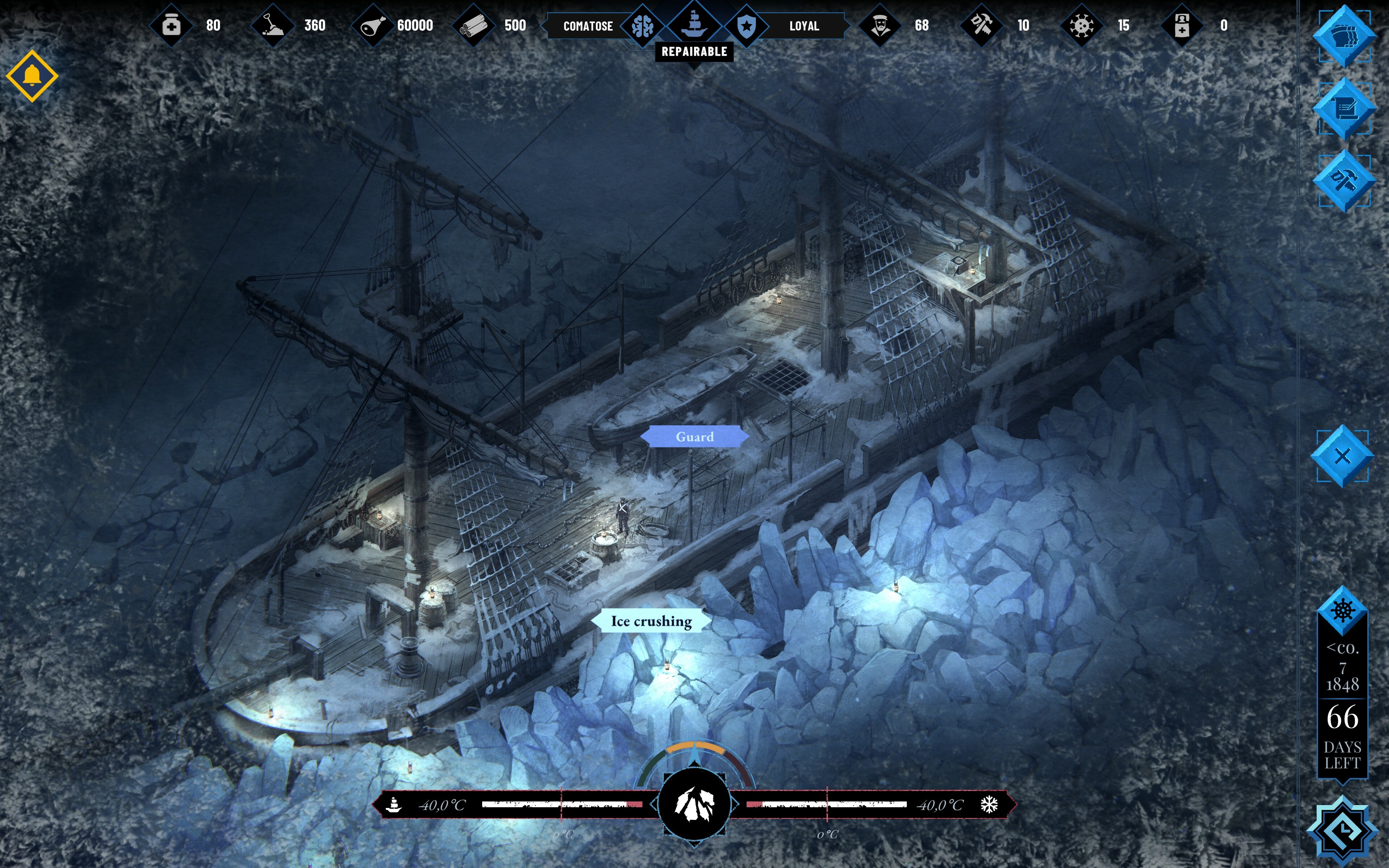Click the shield loyalty status icon
This screenshot has height=868, width=1389.
(x=746, y=26)
